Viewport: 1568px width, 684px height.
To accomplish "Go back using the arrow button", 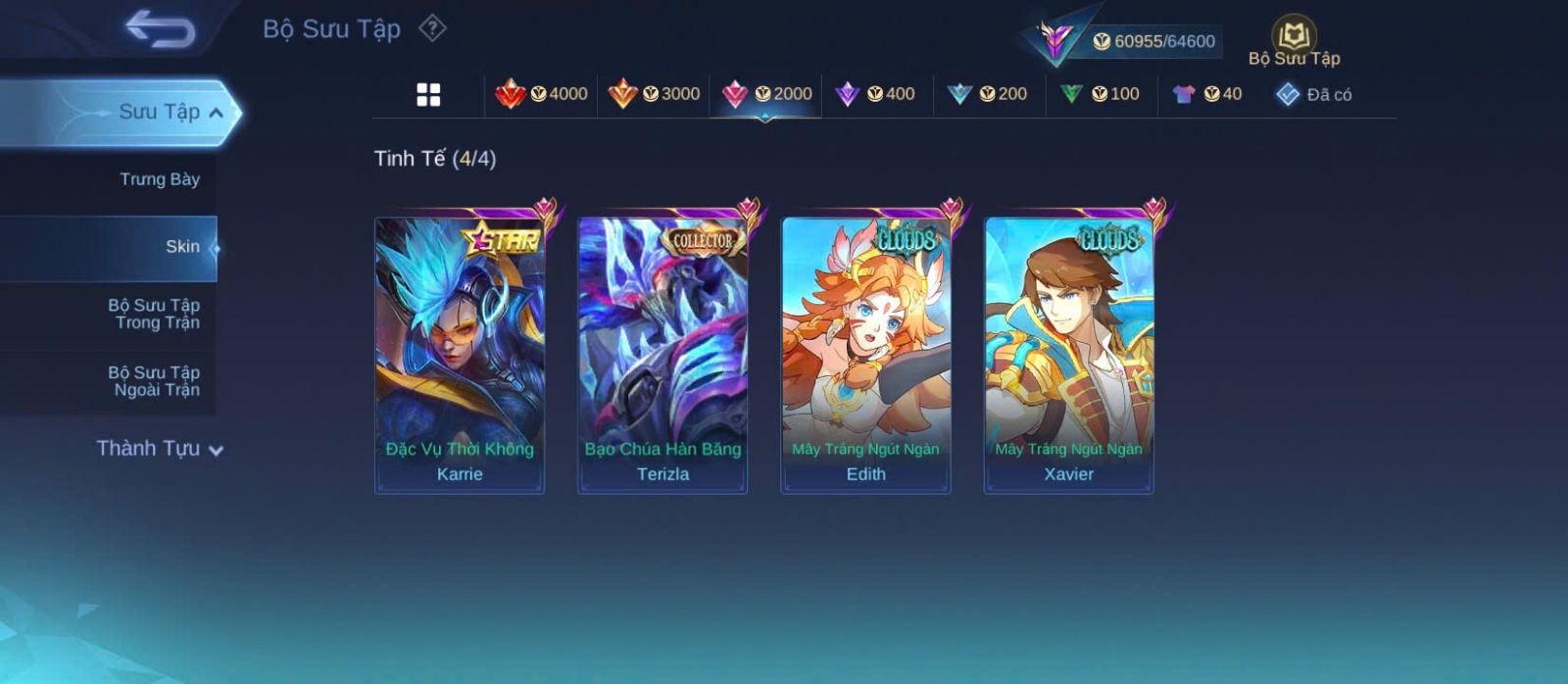I will point(160,29).
